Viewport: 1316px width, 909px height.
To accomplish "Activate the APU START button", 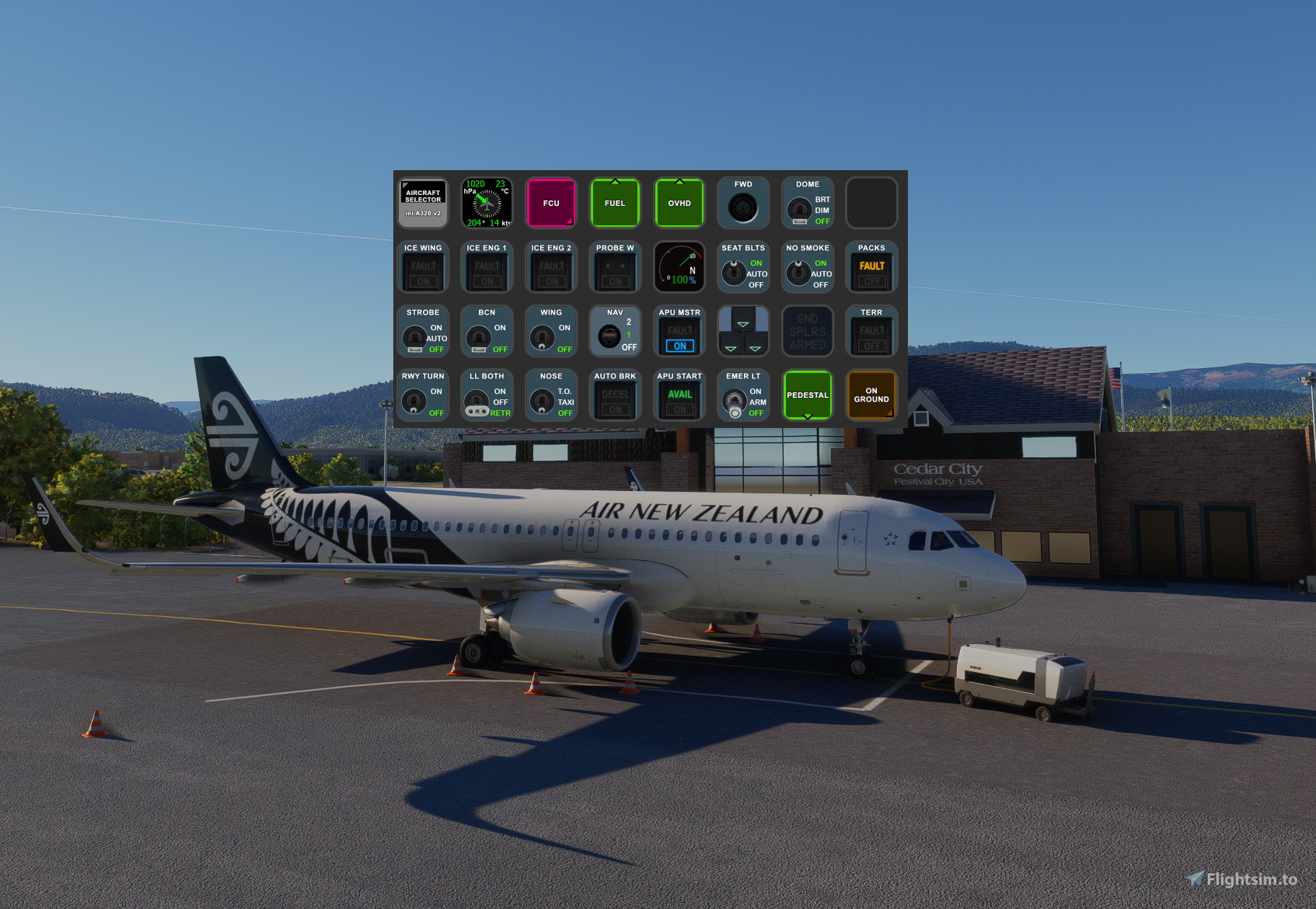I will click(x=679, y=395).
